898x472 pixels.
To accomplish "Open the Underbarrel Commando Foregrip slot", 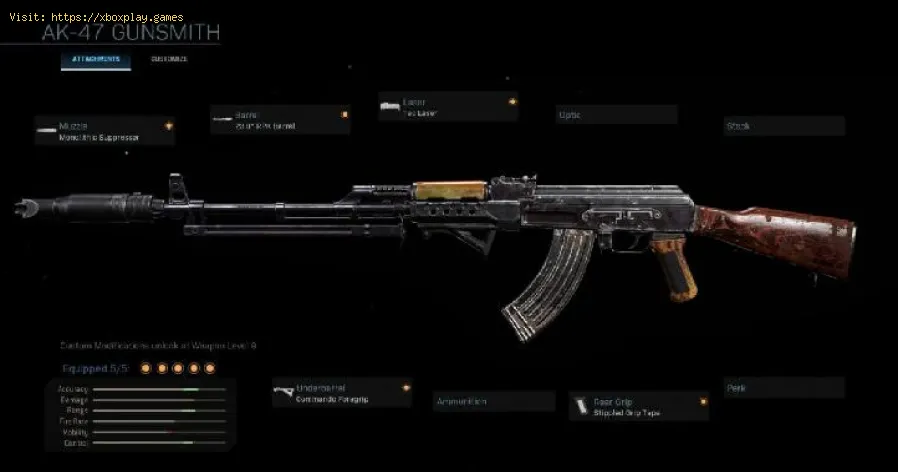I will click(x=341, y=393).
